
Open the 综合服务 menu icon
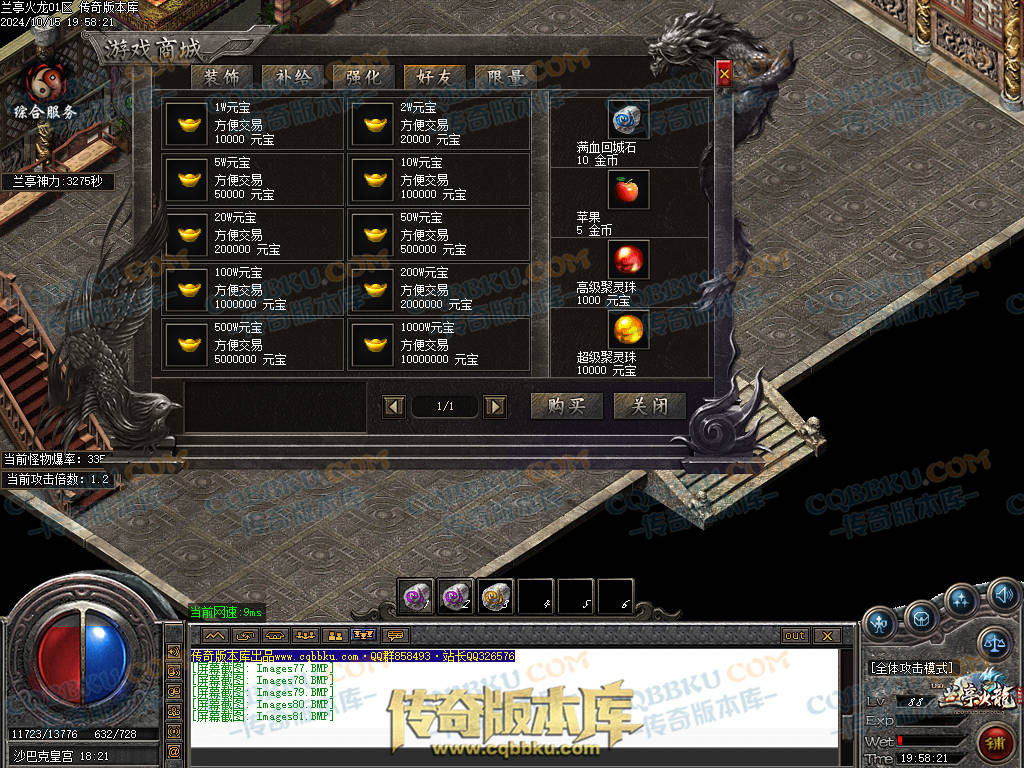pos(45,88)
